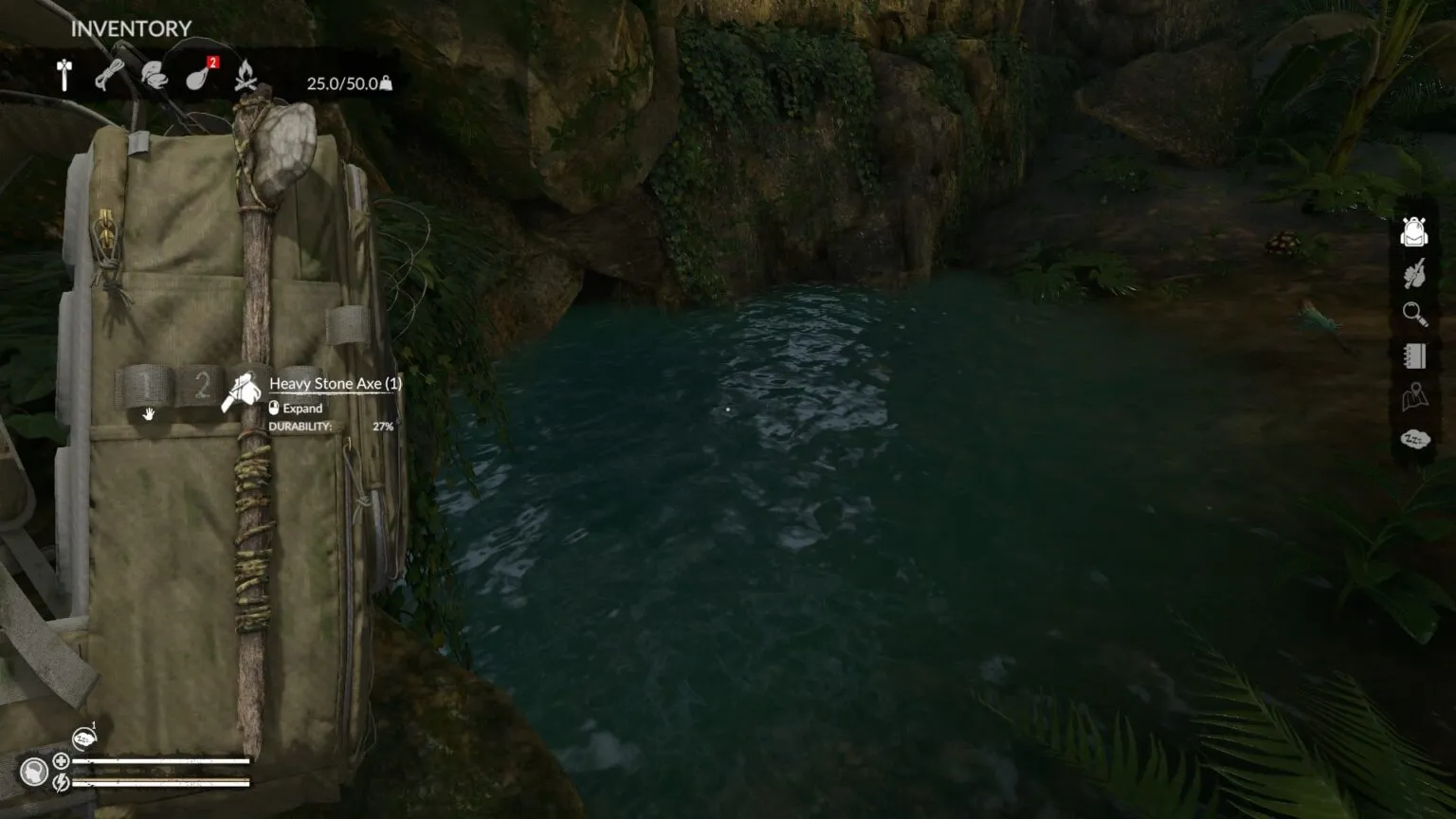Open the inspect magnifying glass tool
Image resolution: width=1456 pixels, height=819 pixels.
click(x=1412, y=314)
